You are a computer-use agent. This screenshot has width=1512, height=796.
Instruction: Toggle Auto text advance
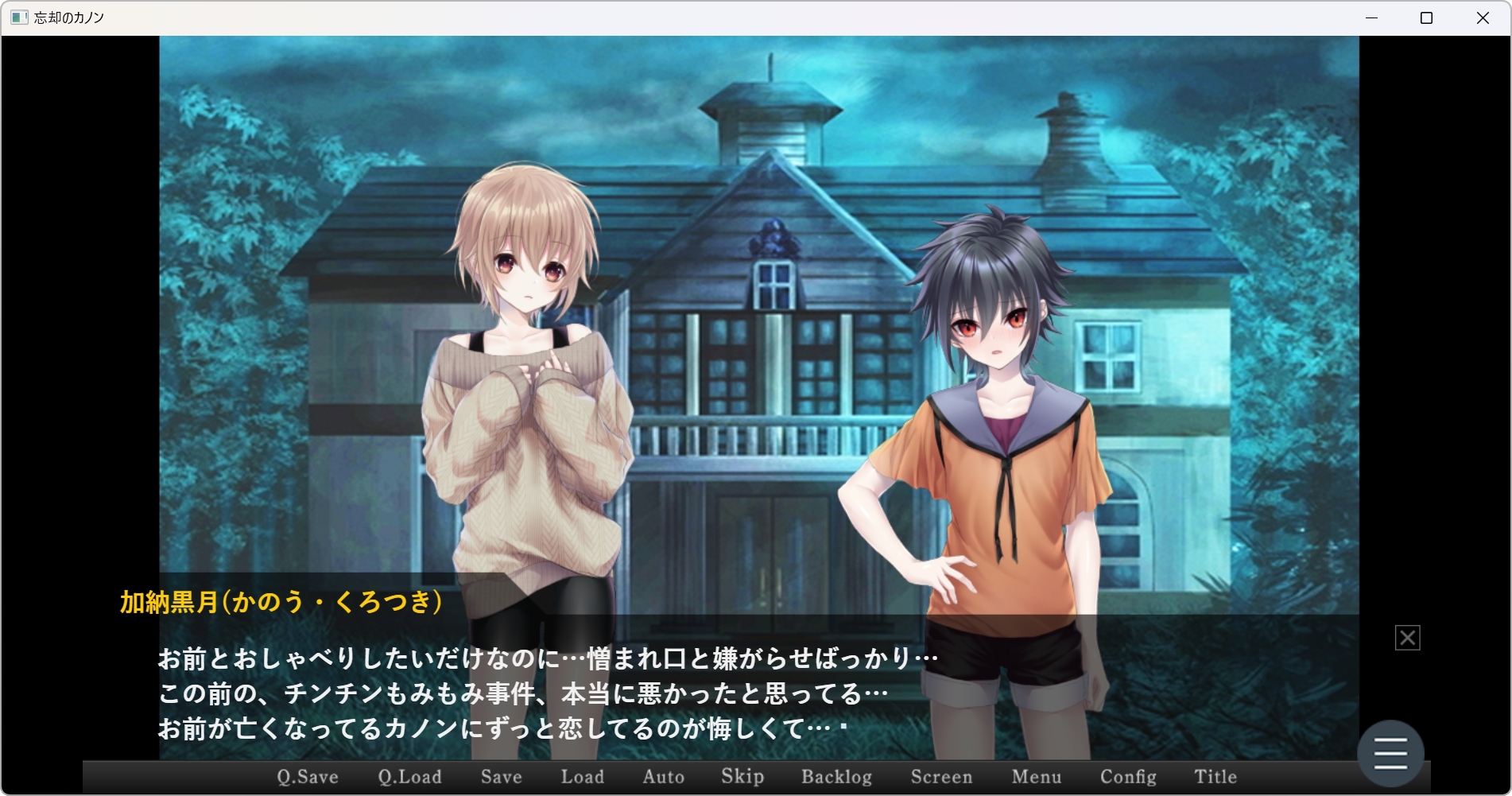coord(663,777)
